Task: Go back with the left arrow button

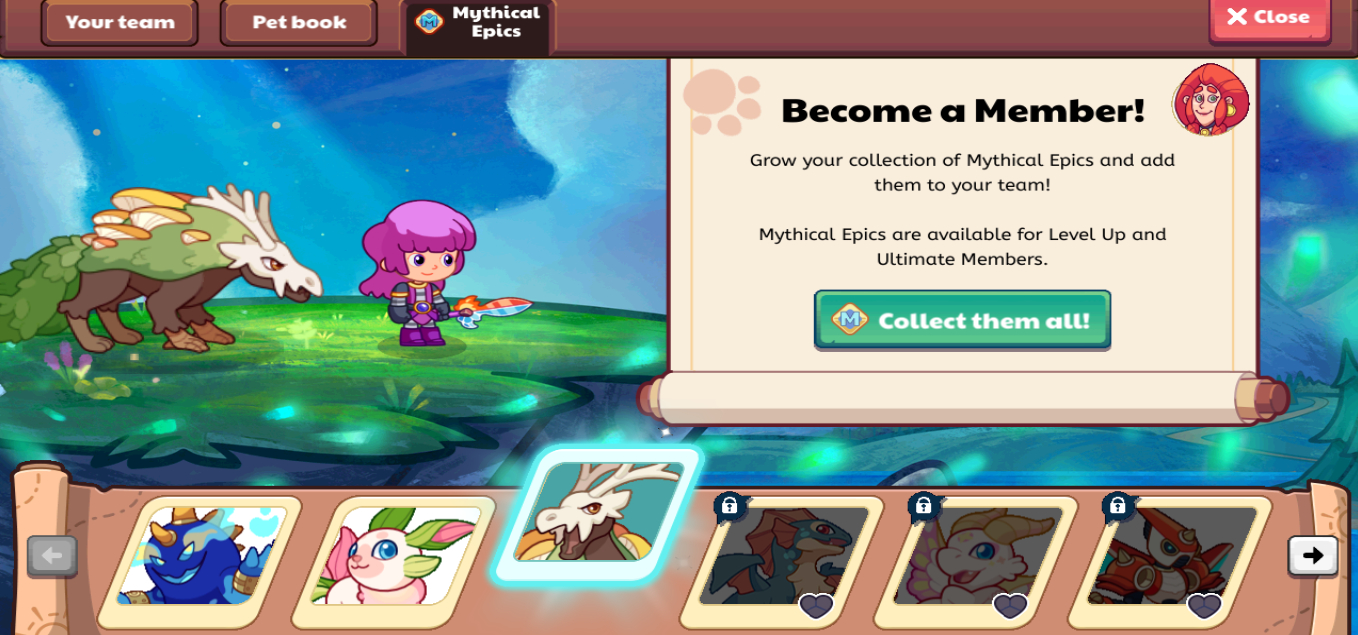Action: [52, 556]
